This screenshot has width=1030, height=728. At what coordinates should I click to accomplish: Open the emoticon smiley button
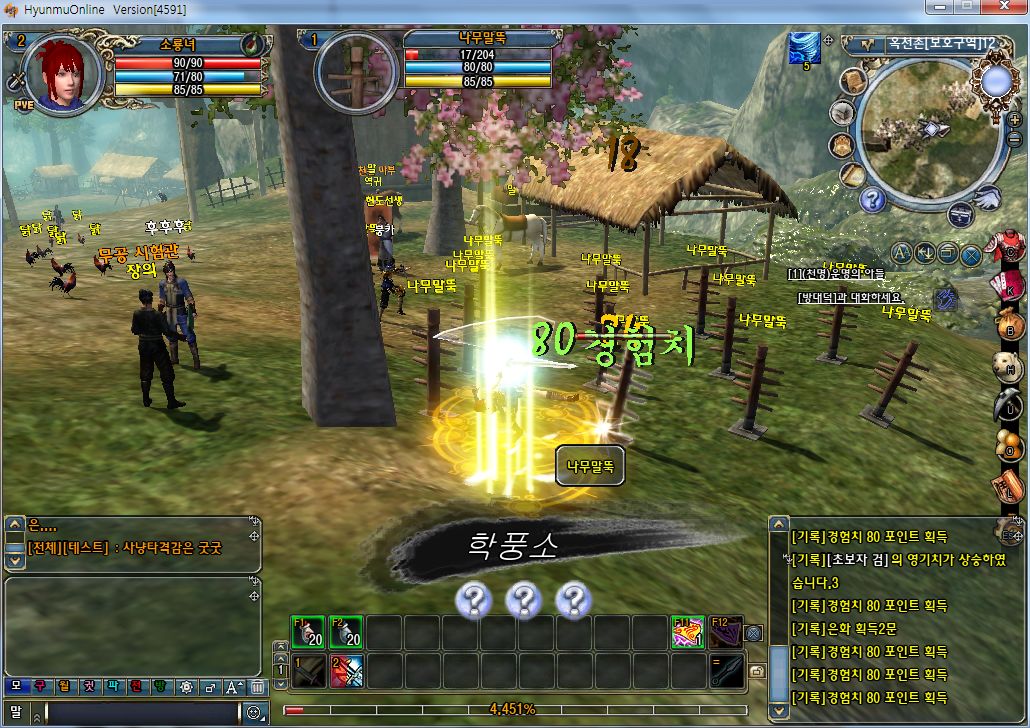point(255,712)
